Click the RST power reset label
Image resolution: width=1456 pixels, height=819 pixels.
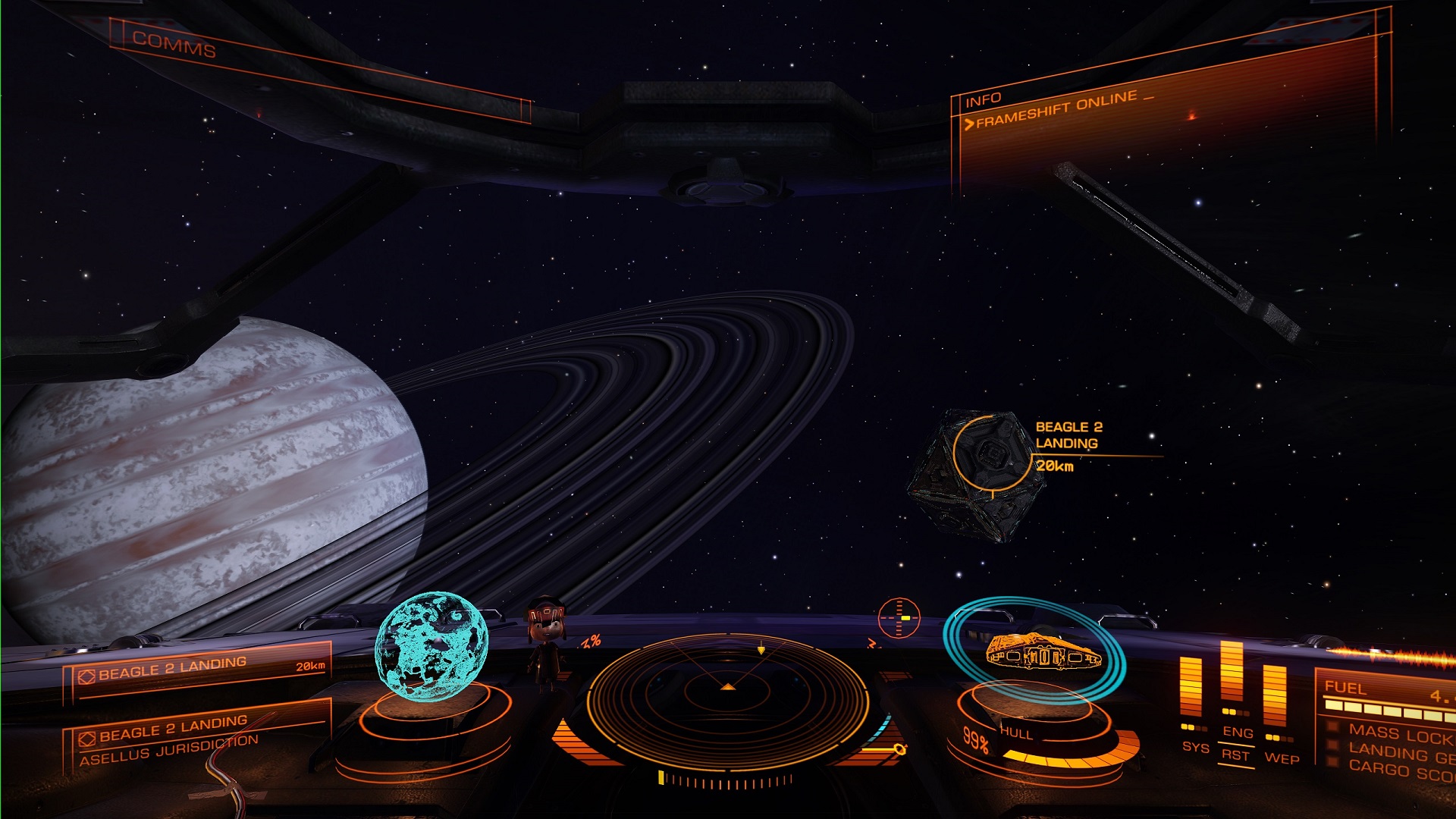point(1235,755)
